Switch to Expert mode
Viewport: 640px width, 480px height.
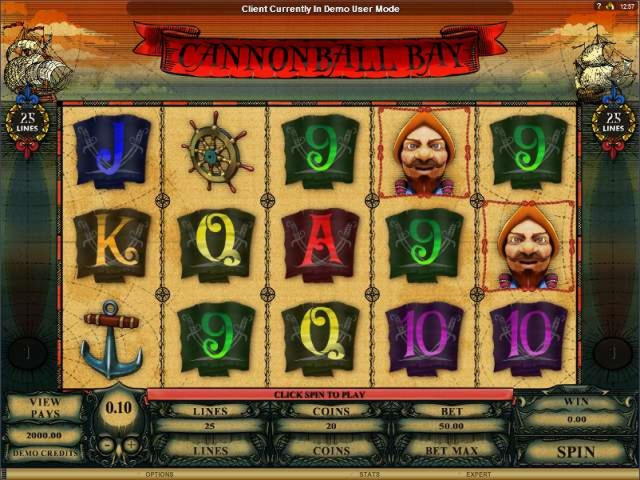click(x=477, y=474)
